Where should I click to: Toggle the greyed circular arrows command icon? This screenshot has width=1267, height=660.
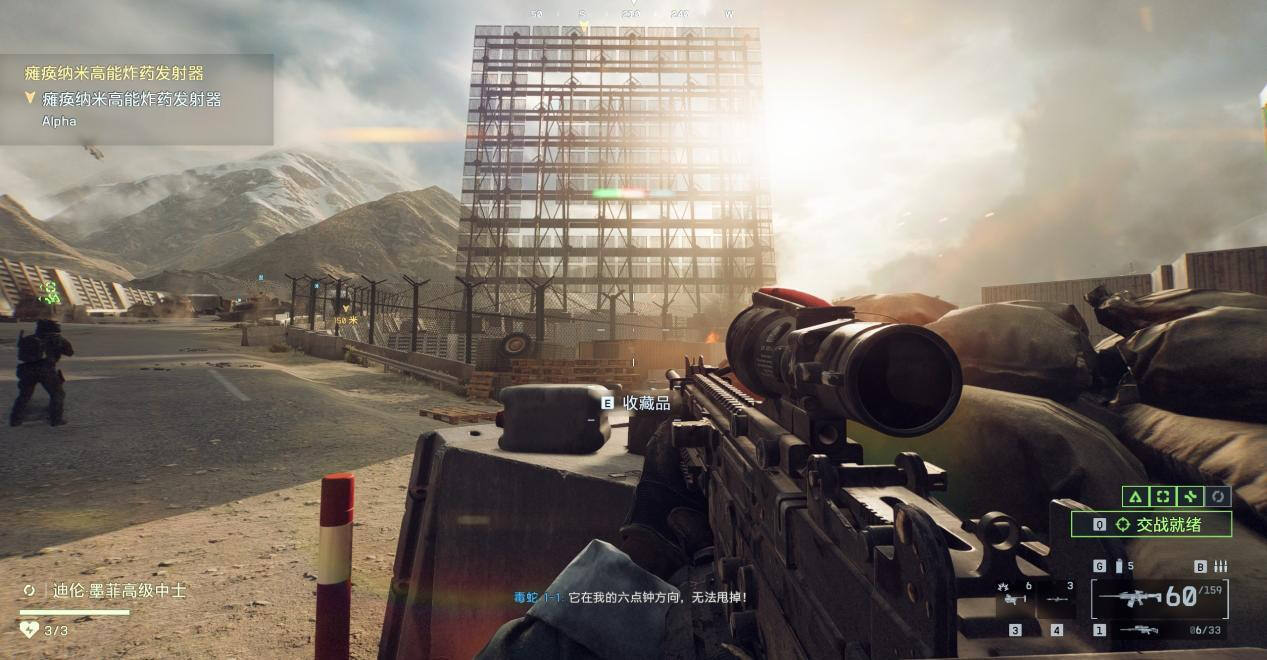coord(1217,496)
